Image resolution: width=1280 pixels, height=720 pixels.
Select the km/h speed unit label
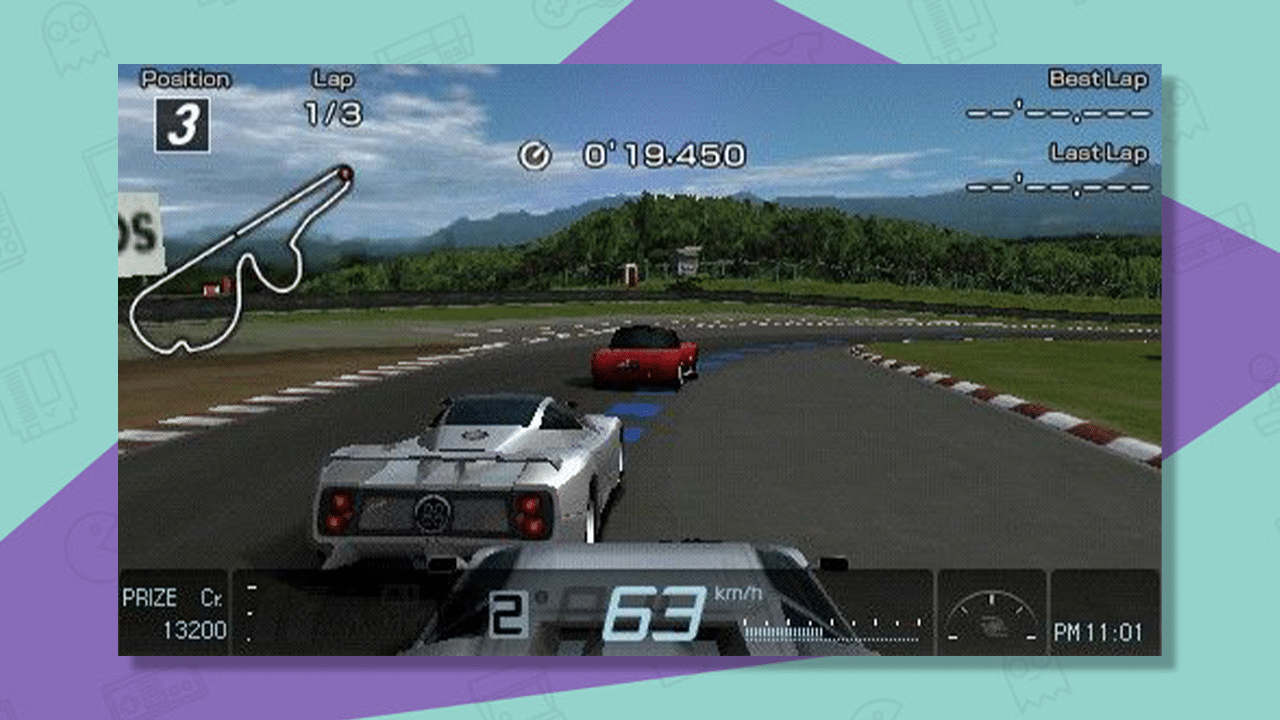click(735, 594)
